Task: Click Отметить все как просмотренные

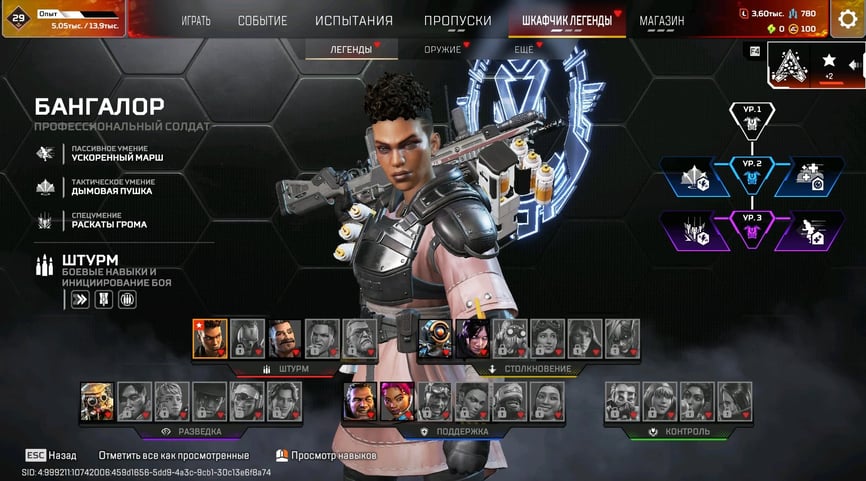Action: click(x=174, y=455)
